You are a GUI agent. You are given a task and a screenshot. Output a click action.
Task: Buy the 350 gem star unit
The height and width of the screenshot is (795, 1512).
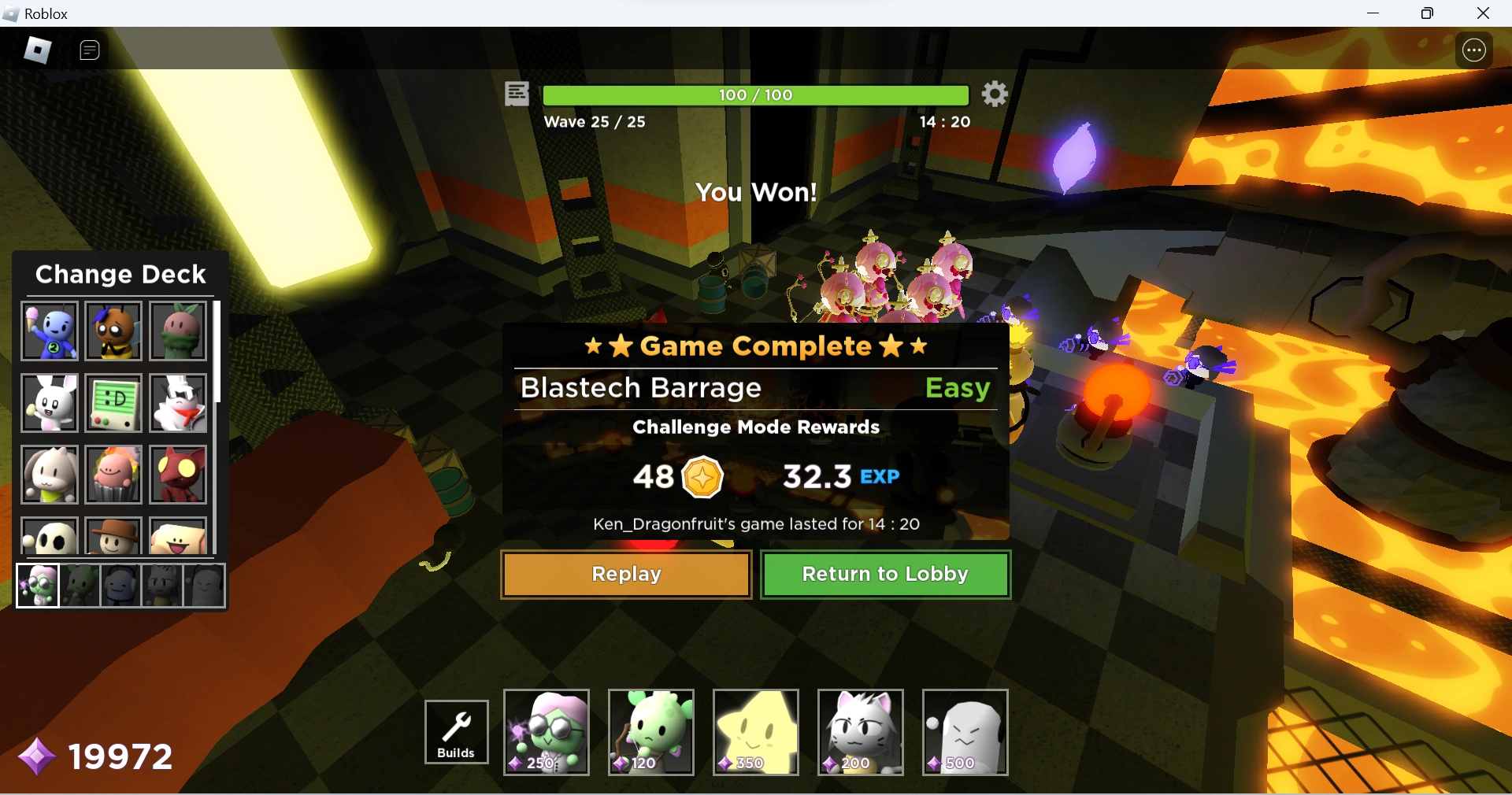[754, 732]
